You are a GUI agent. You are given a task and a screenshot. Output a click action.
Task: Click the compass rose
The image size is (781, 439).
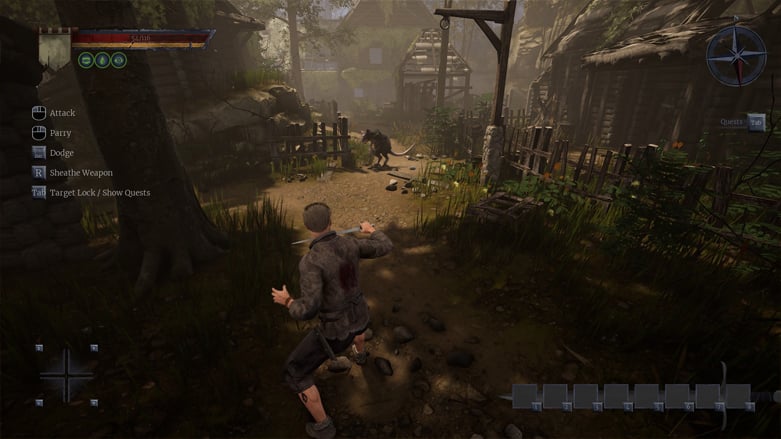(x=736, y=56)
